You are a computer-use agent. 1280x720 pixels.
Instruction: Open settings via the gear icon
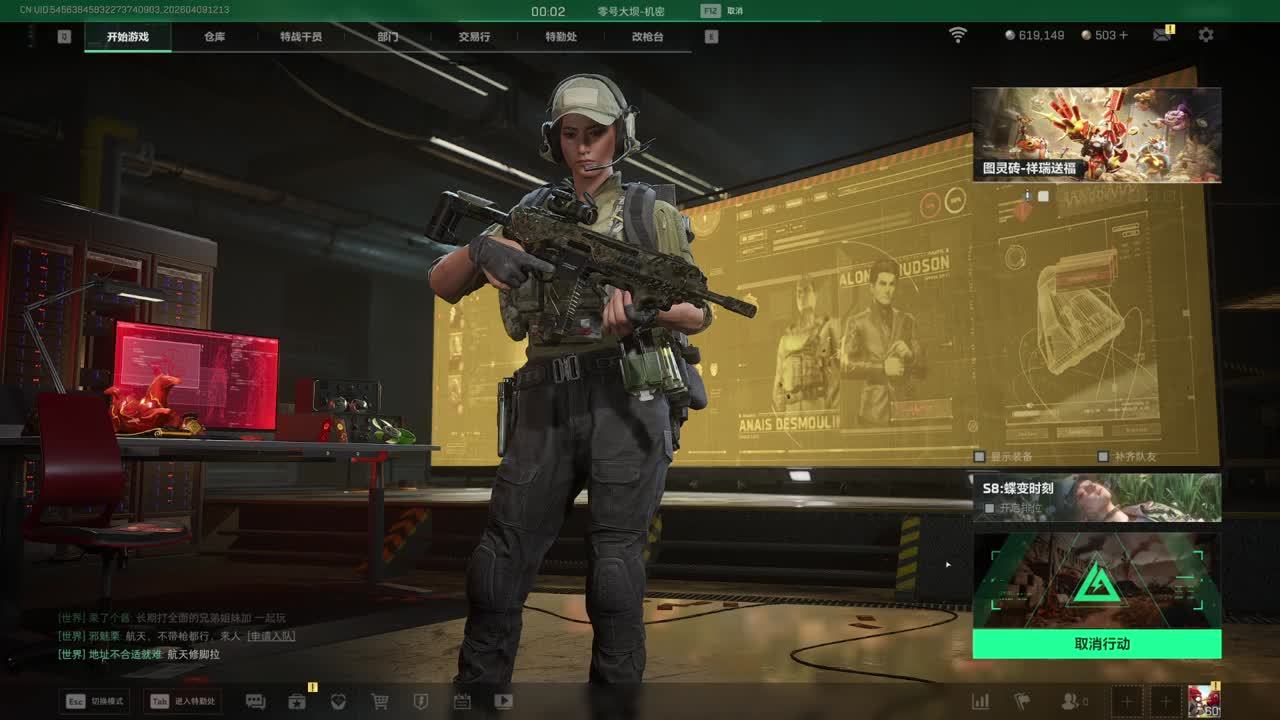[x=1206, y=35]
